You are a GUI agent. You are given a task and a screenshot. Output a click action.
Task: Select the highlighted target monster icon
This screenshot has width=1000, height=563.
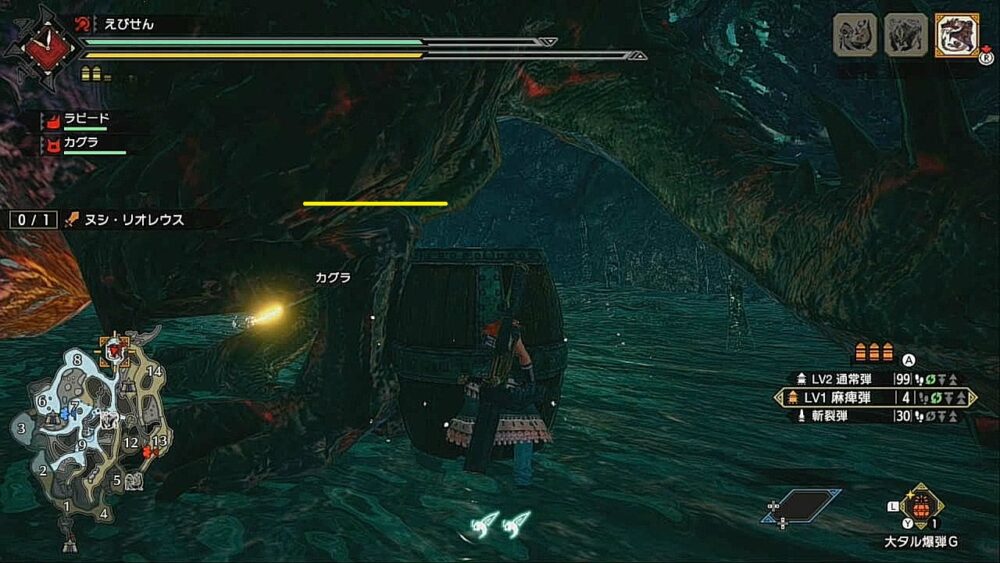[x=956, y=35]
